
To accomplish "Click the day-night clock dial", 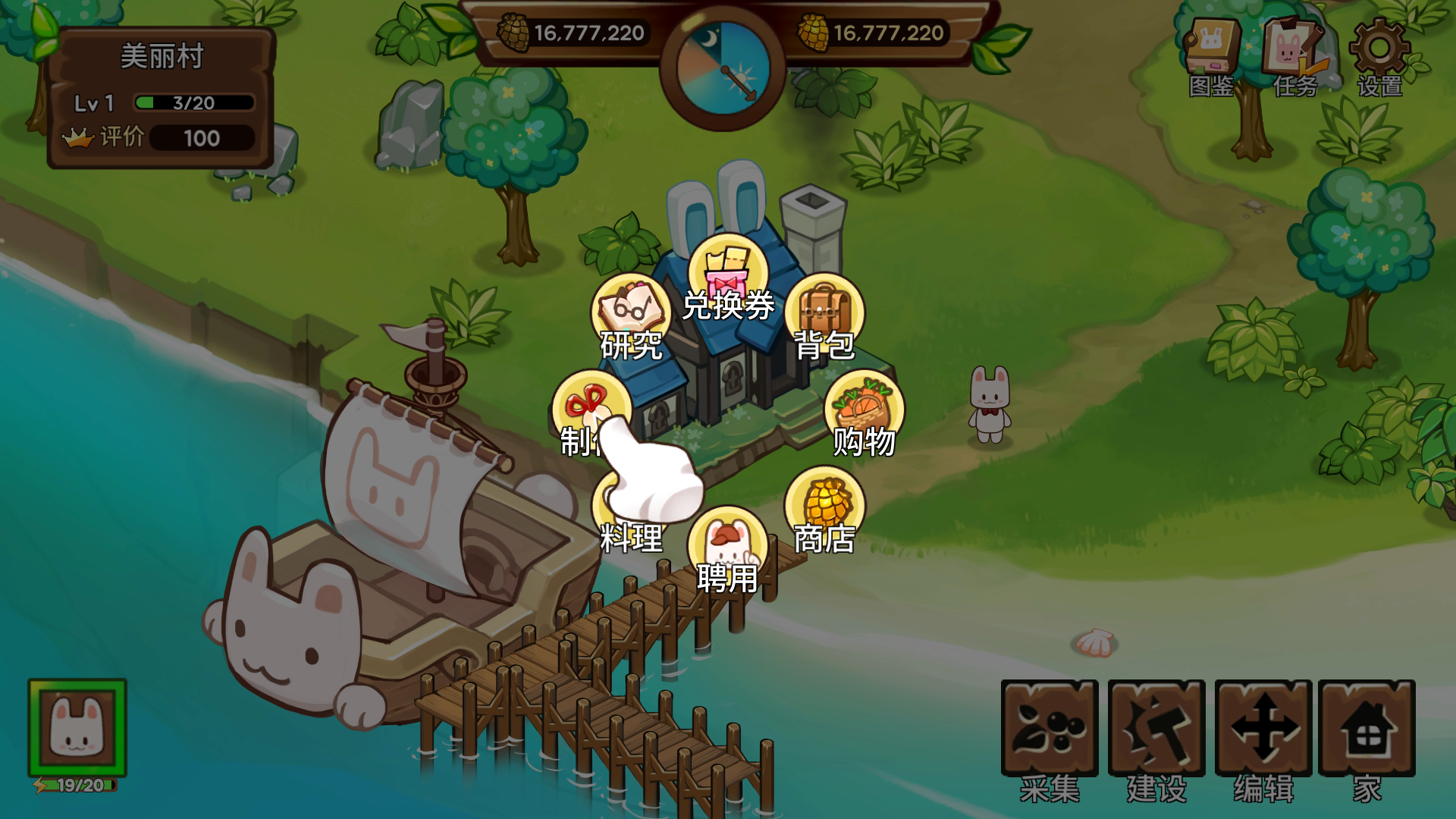I will click(x=723, y=68).
